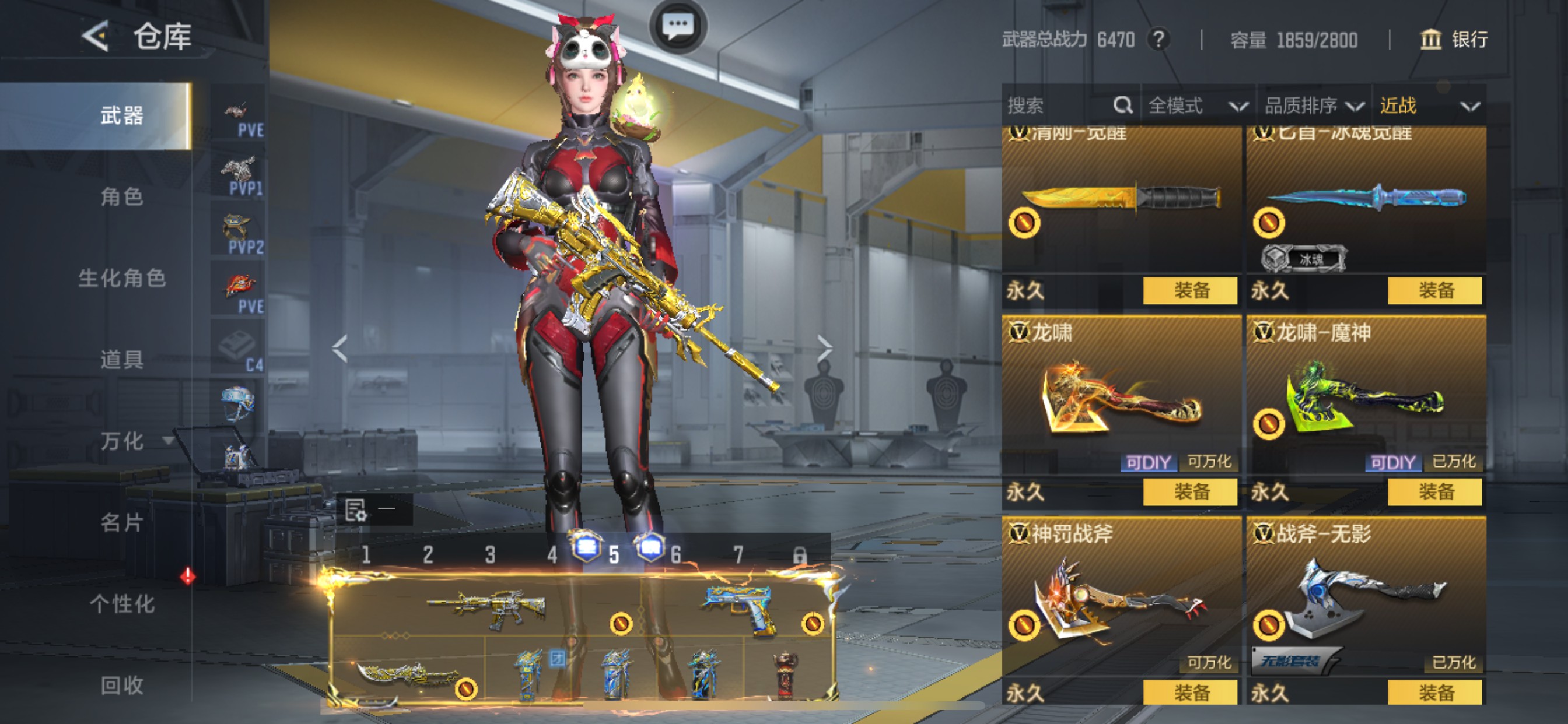Switch to the 角色 character category
This screenshot has height=724, width=1568.
point(122,196)
